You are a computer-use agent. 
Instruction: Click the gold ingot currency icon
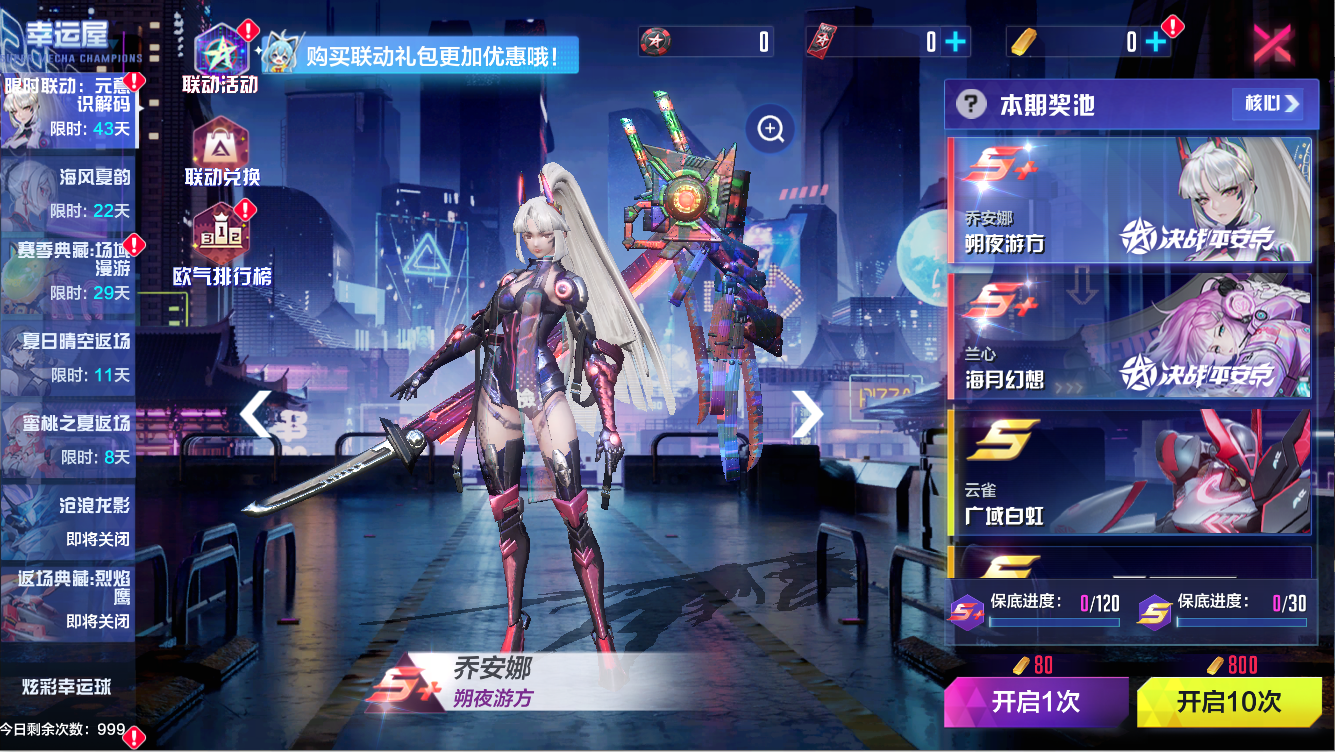coord(1022,42)
